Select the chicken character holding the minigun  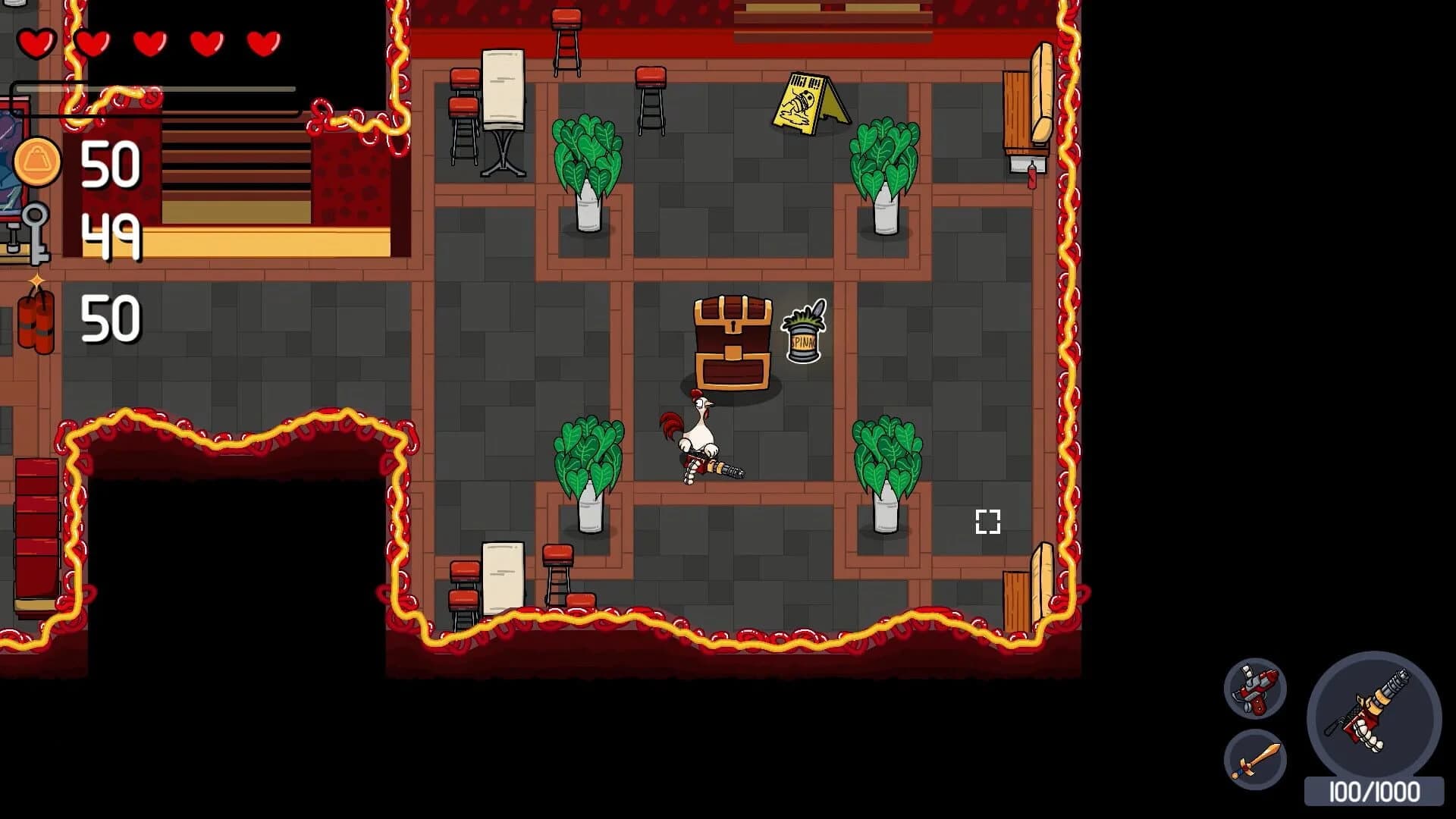(x=699, y=432)
